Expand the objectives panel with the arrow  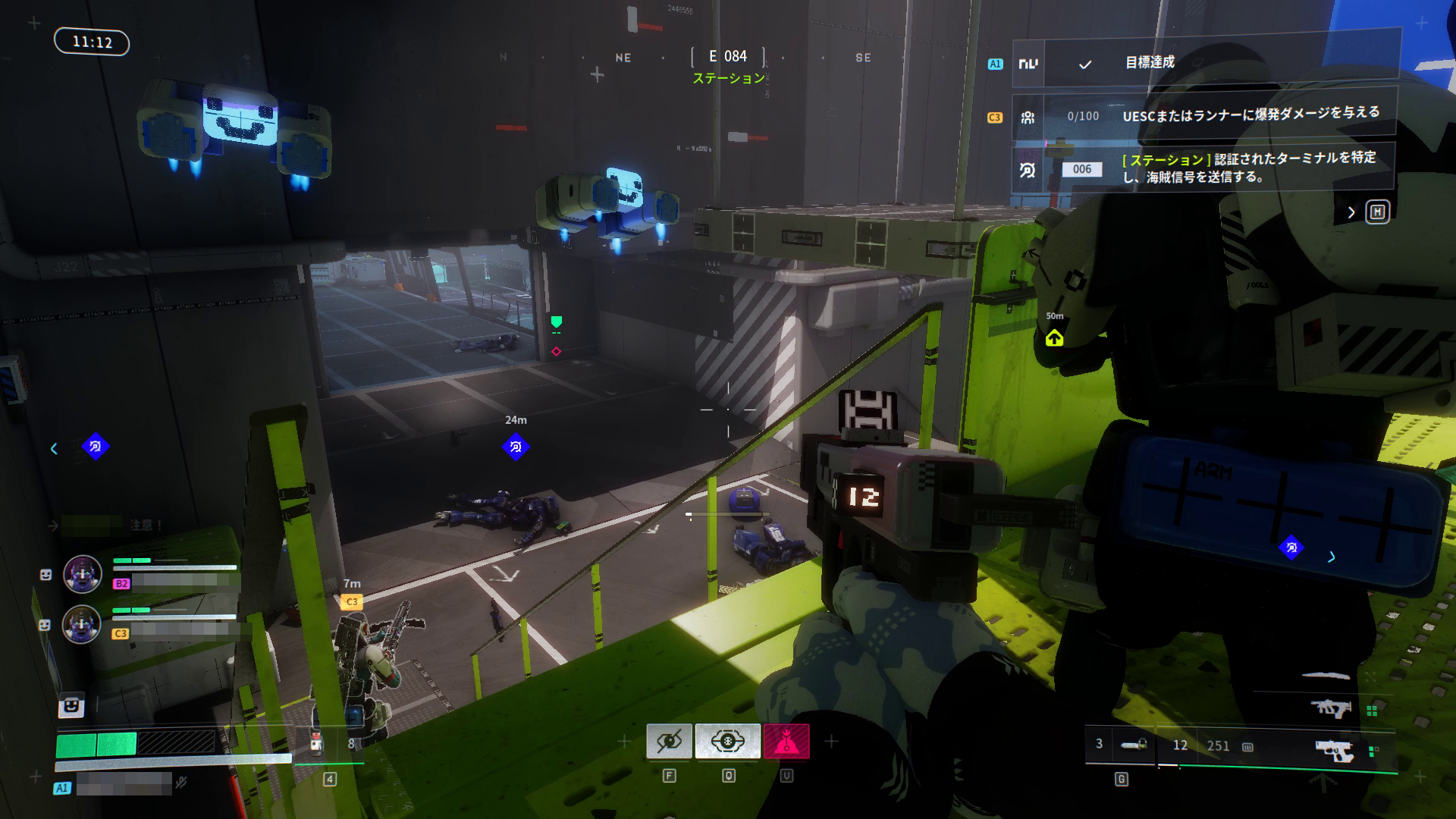coord(1351,213)
